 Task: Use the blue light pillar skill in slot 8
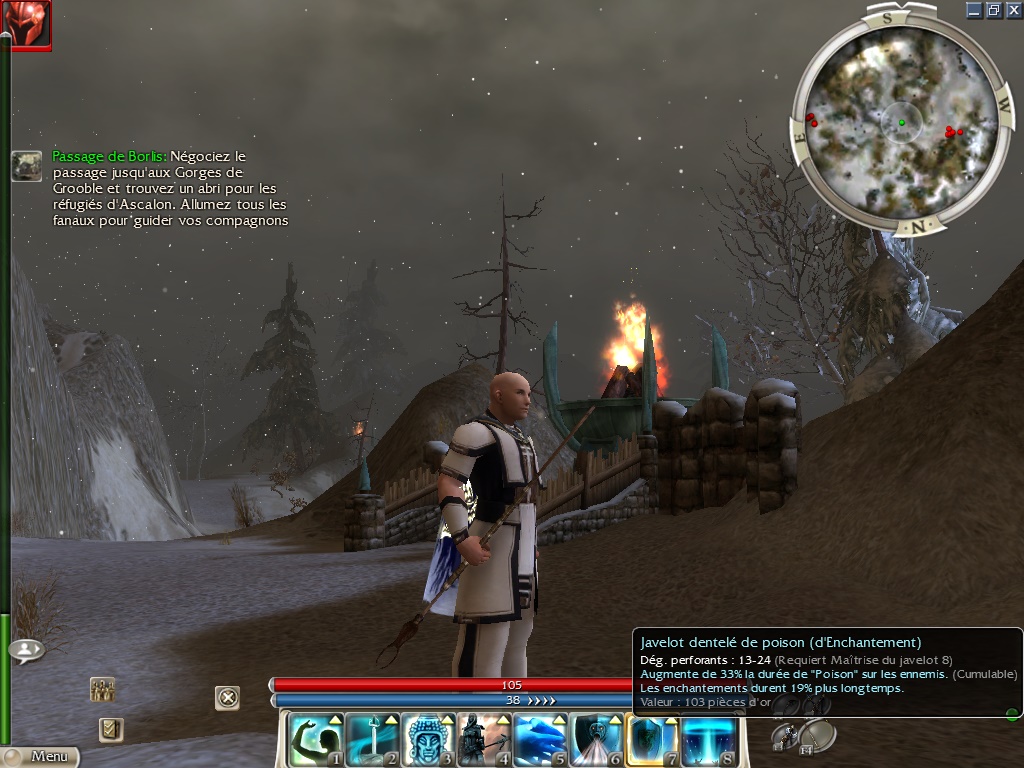[709, 740]
